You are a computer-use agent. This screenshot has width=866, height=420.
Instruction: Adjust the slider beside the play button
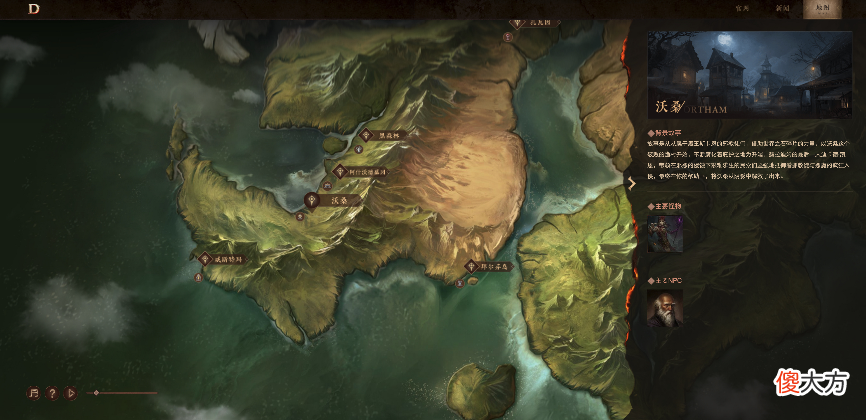coord(96,393)
